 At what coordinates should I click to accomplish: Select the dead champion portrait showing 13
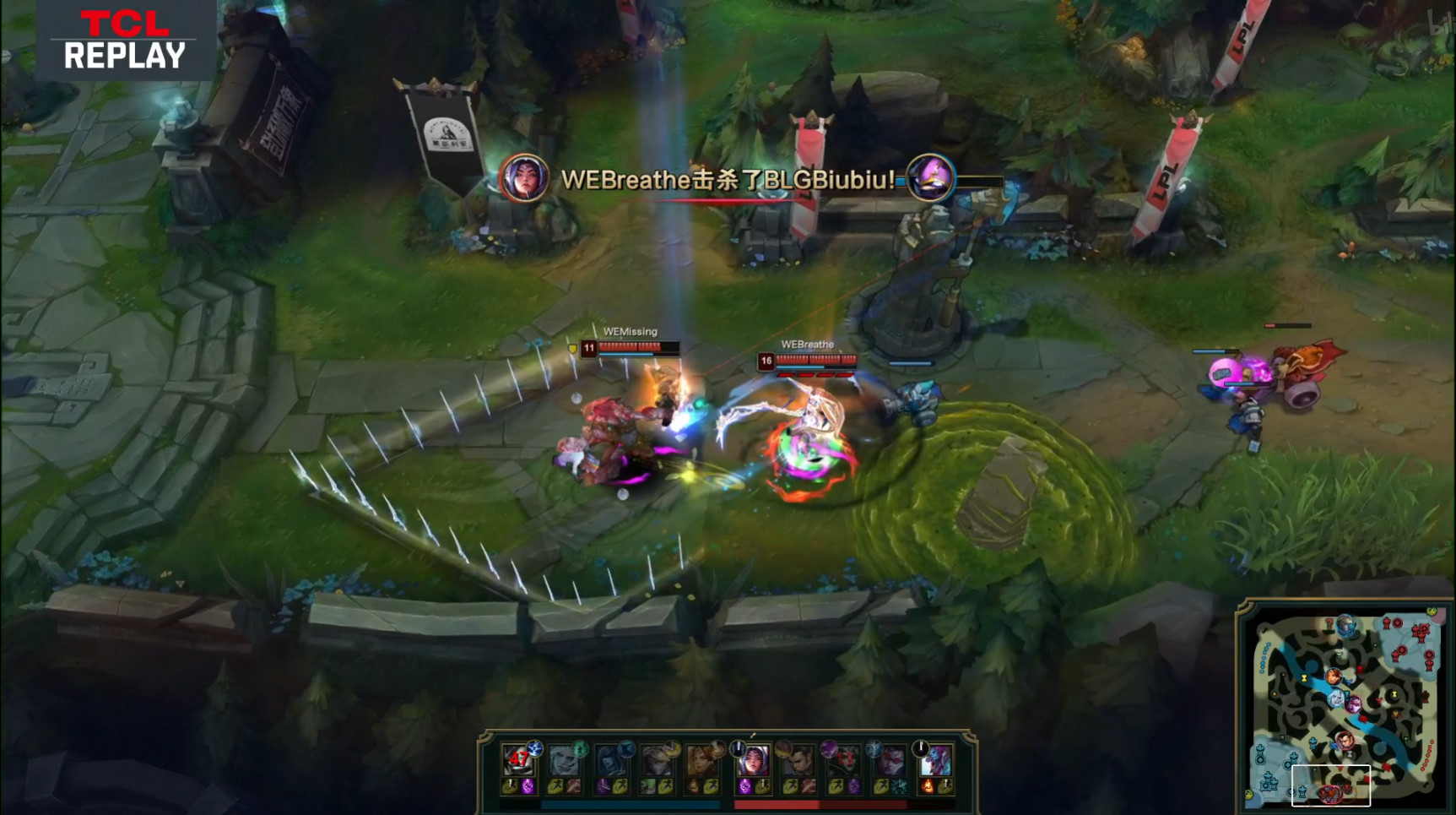coord(844,761)
